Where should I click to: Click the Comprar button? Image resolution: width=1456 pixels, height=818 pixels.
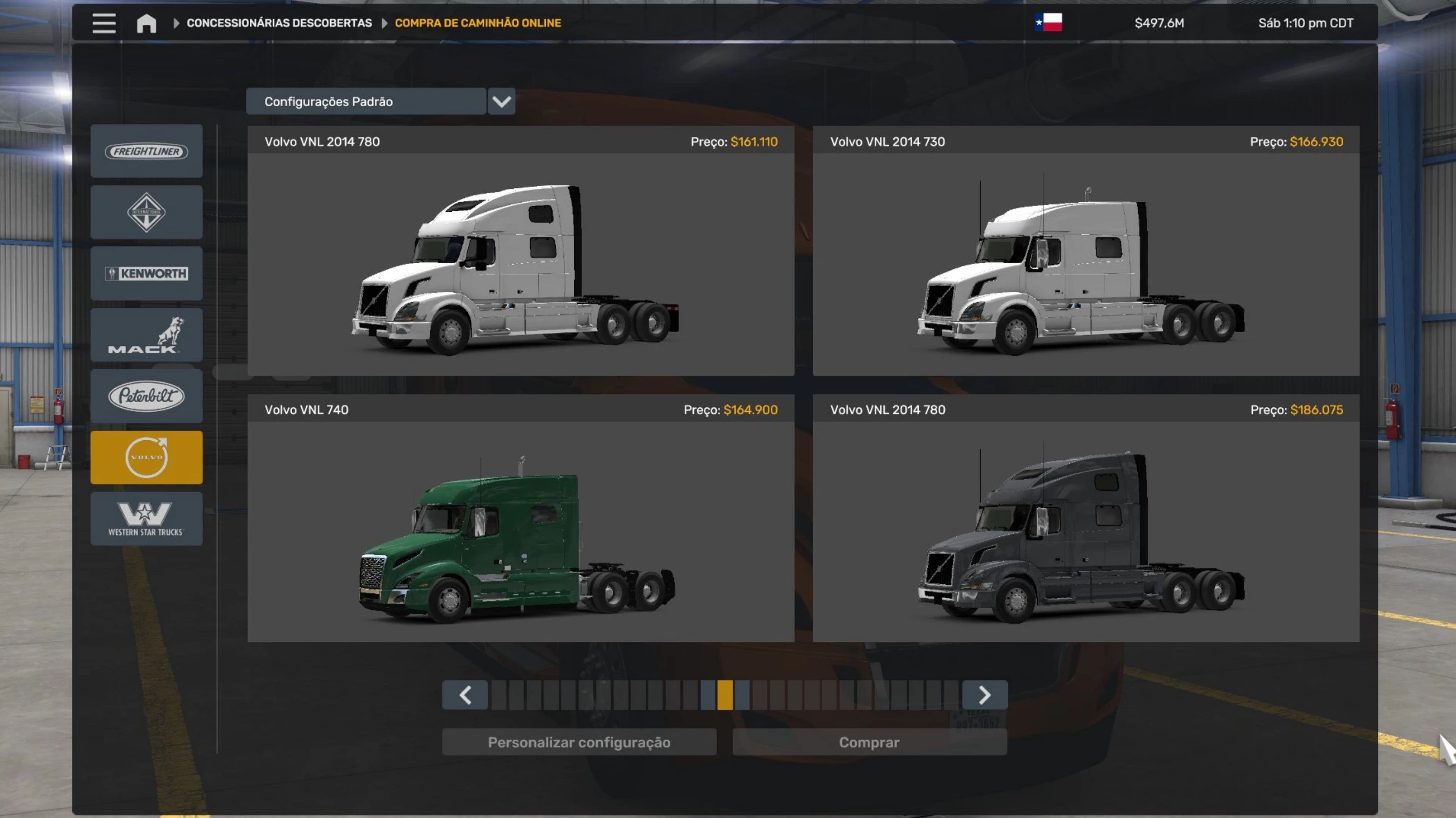click(x=869, y=742)
